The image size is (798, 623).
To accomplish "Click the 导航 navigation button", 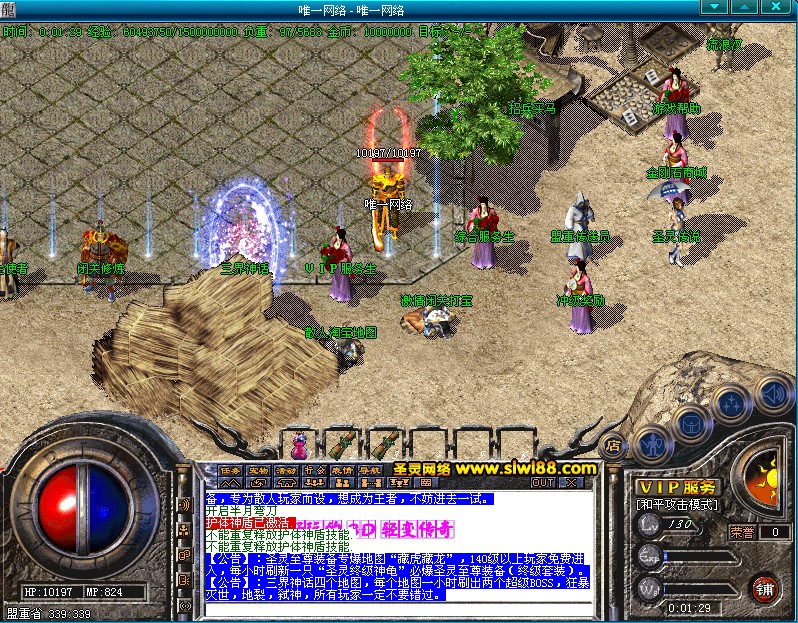I will (371, 469).
